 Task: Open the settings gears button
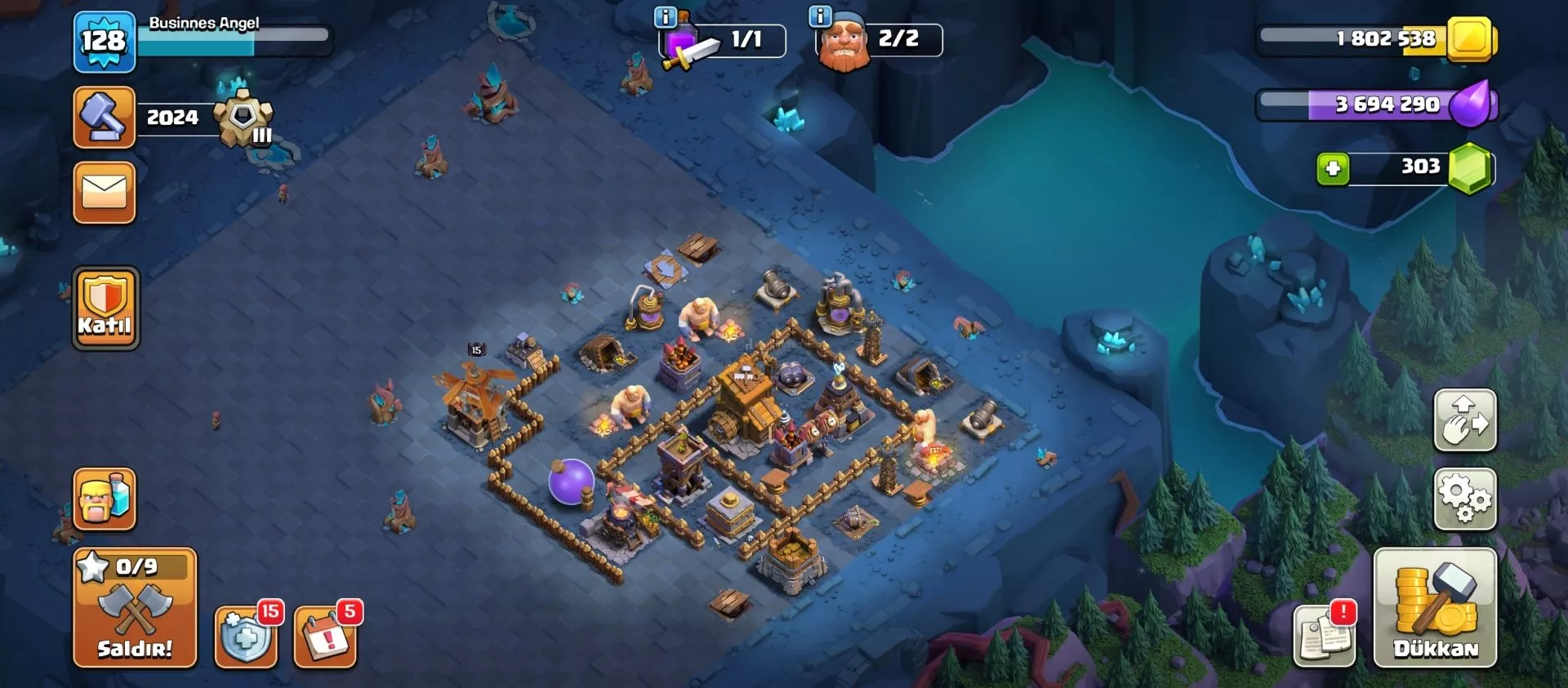click(1465, 499)
